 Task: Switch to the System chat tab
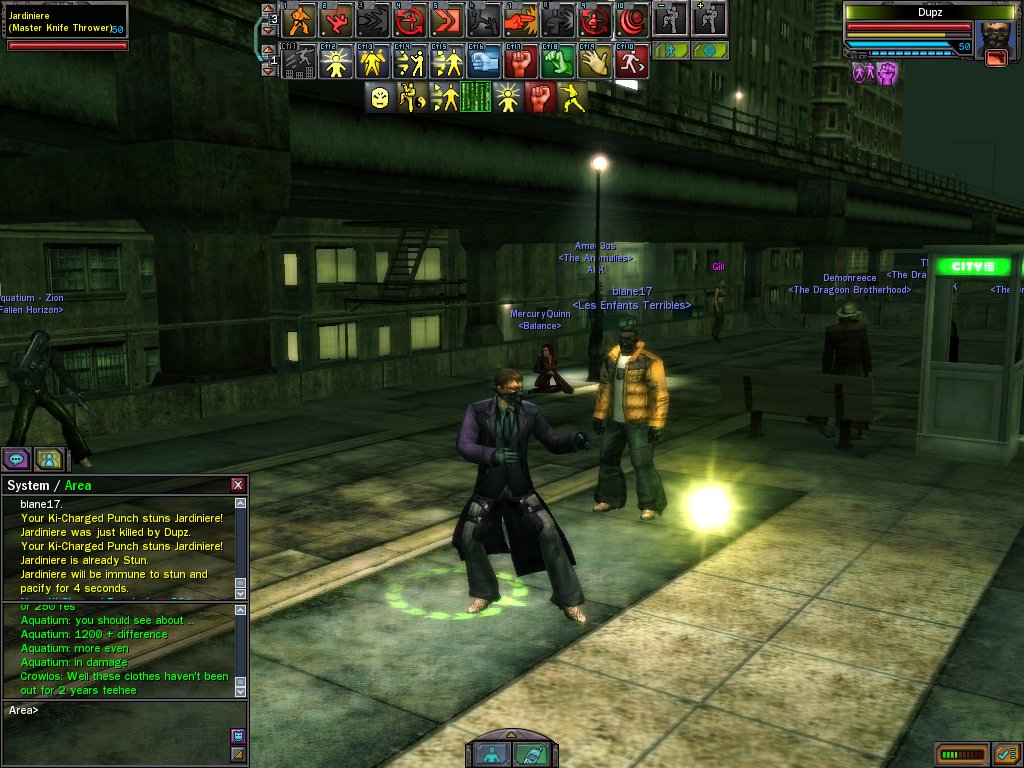coord(27,485)
